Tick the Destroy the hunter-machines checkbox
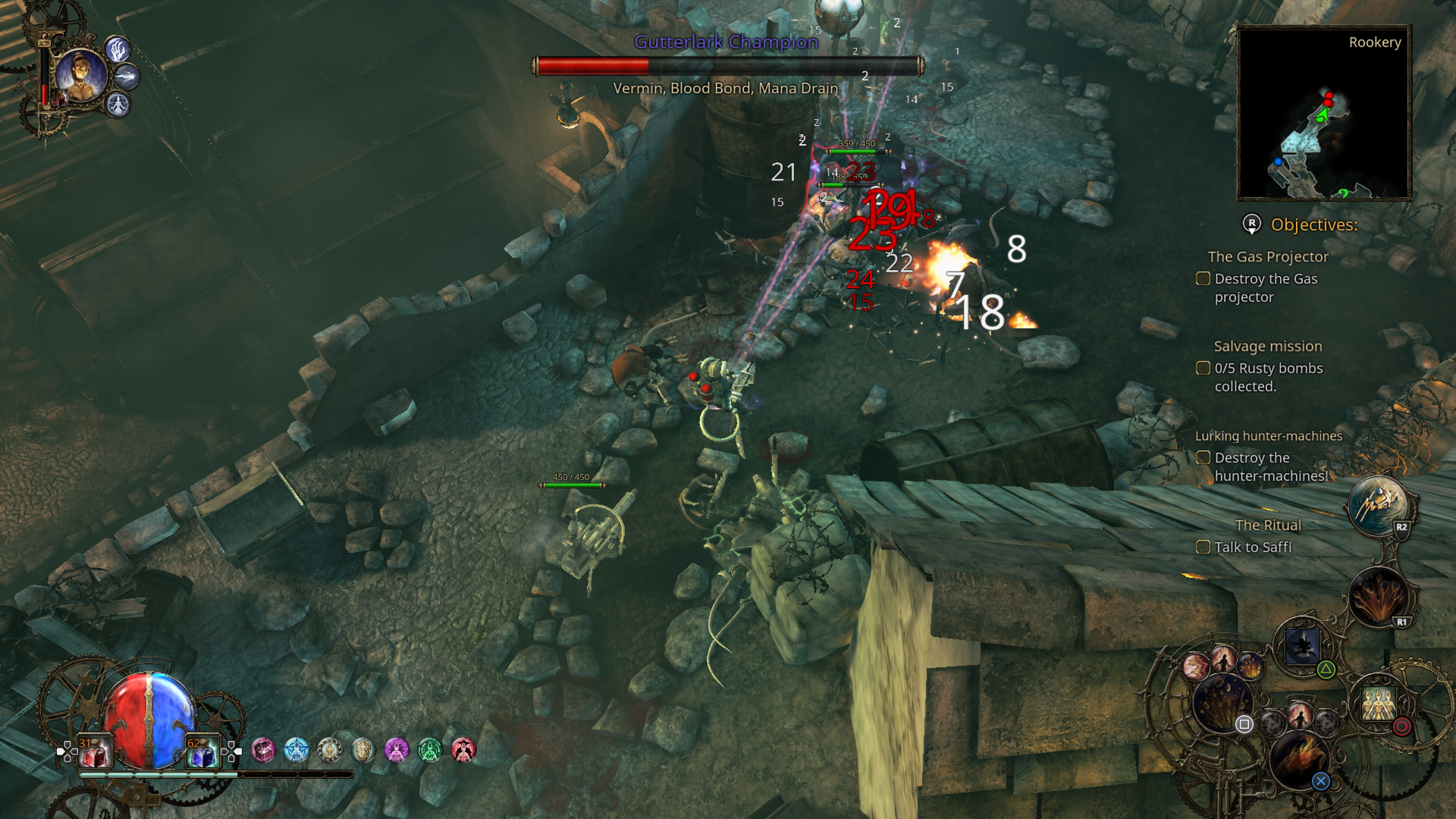The width and height of the screenshot is (1456, 819). coord(1203,458)
